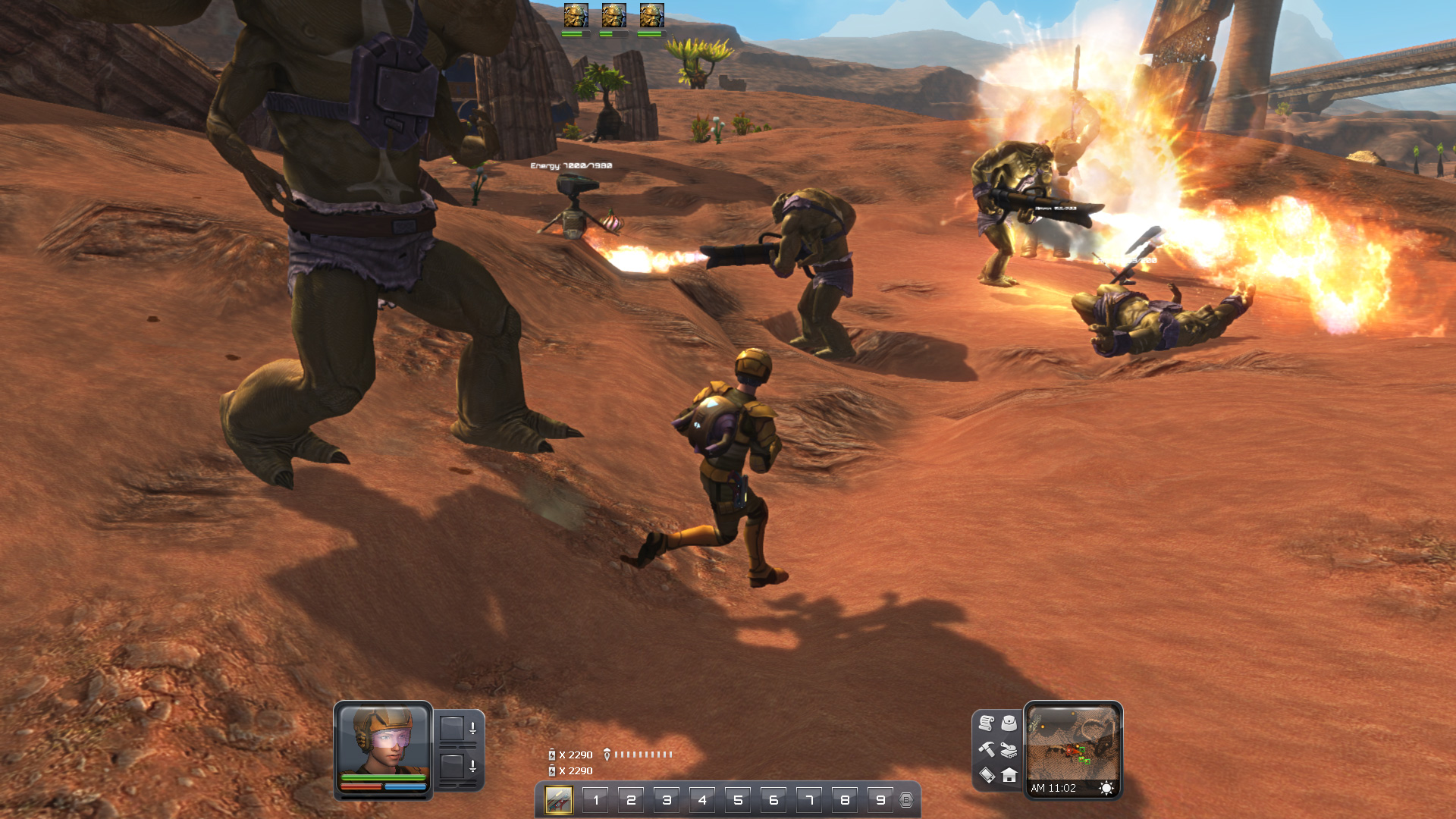1456x819 pixels.
Task: Activate hotbar slot number 5
Action: tap(738, 800)
